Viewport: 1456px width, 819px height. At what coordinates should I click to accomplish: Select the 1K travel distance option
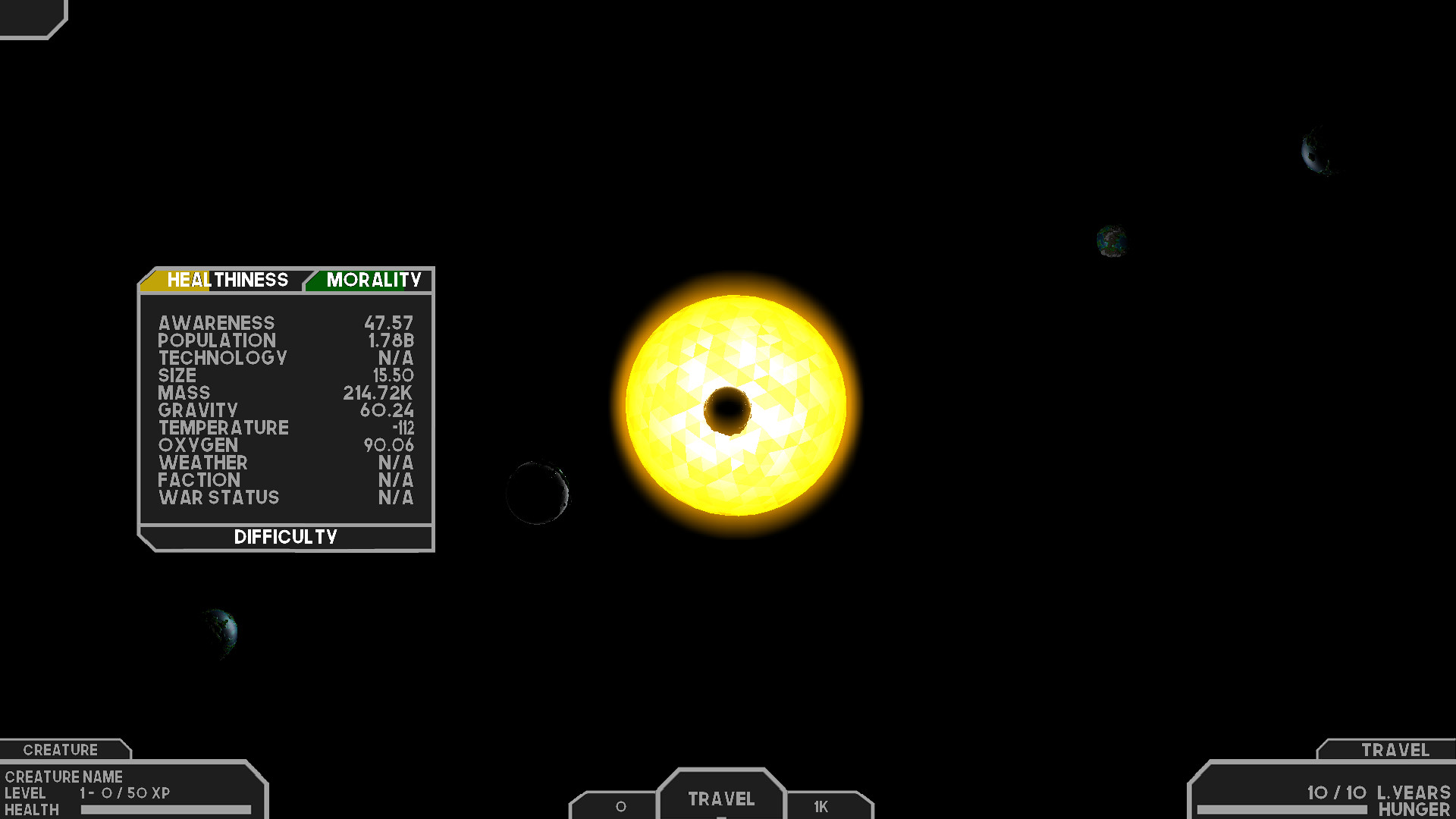pos(821,808)
